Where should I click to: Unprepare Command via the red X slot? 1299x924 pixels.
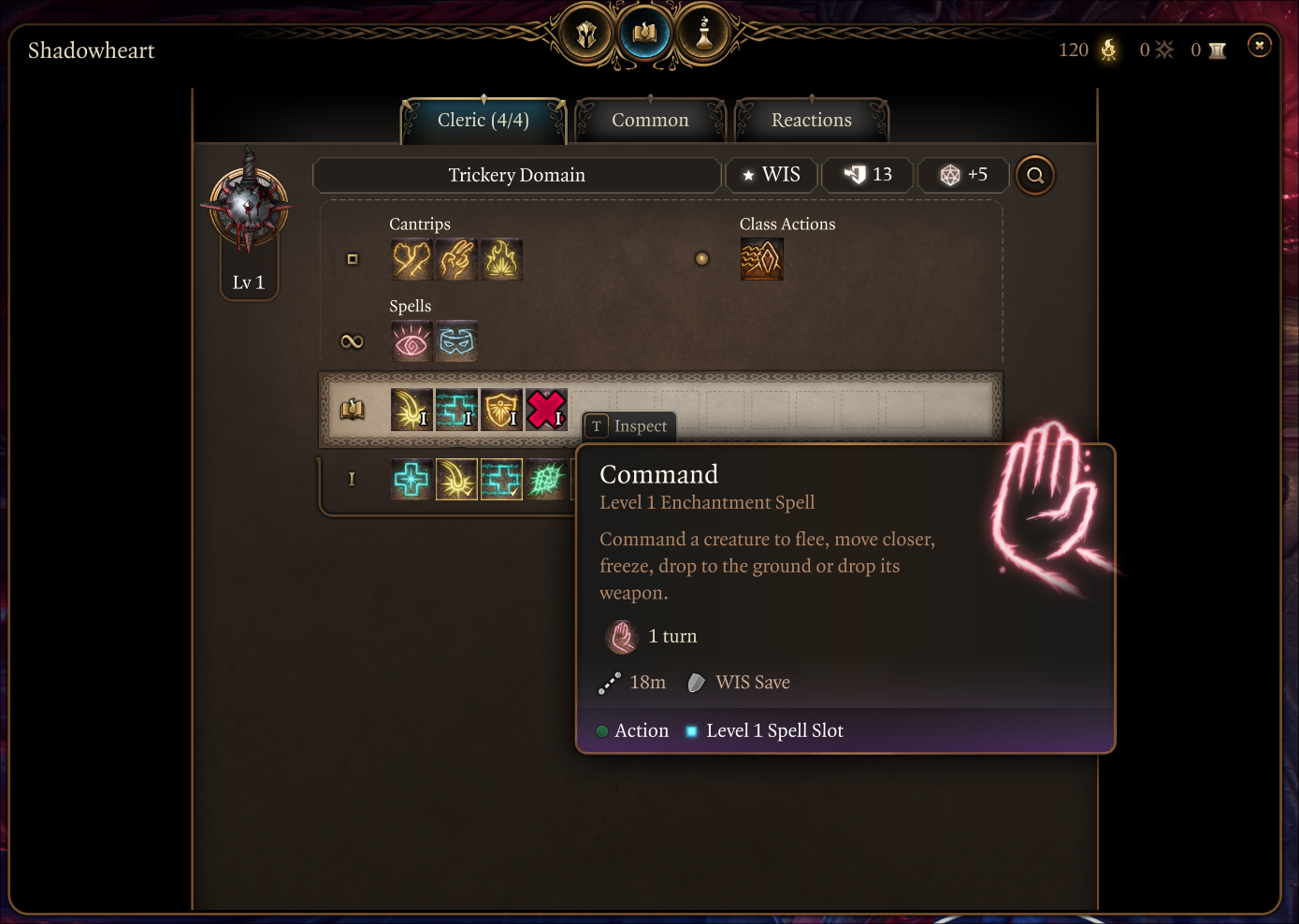tap(546, 410)
